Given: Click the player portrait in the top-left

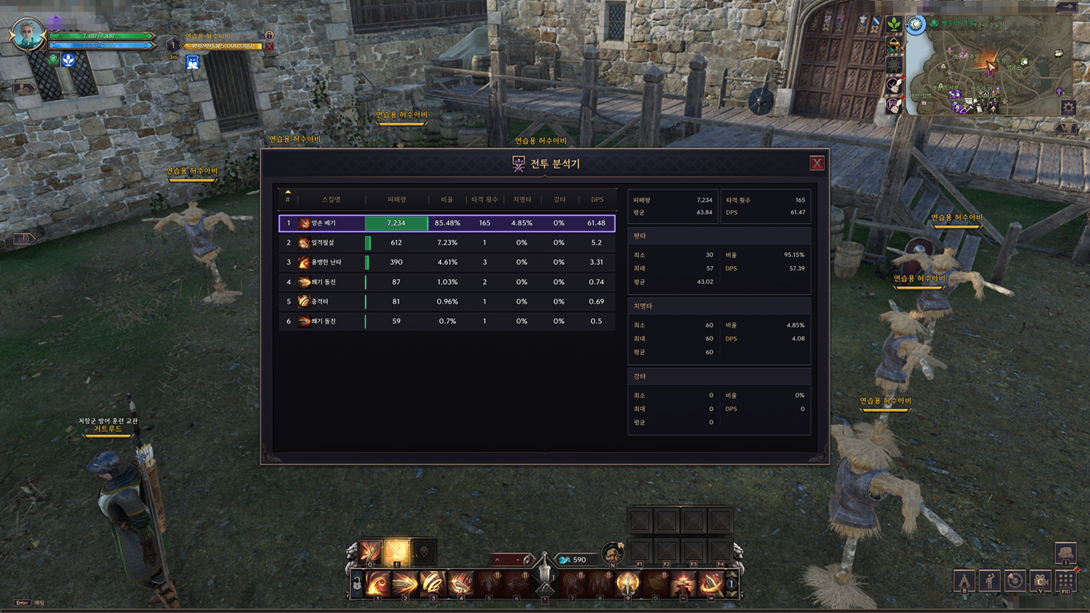Looking at the screenshot, I should point(27,34).
